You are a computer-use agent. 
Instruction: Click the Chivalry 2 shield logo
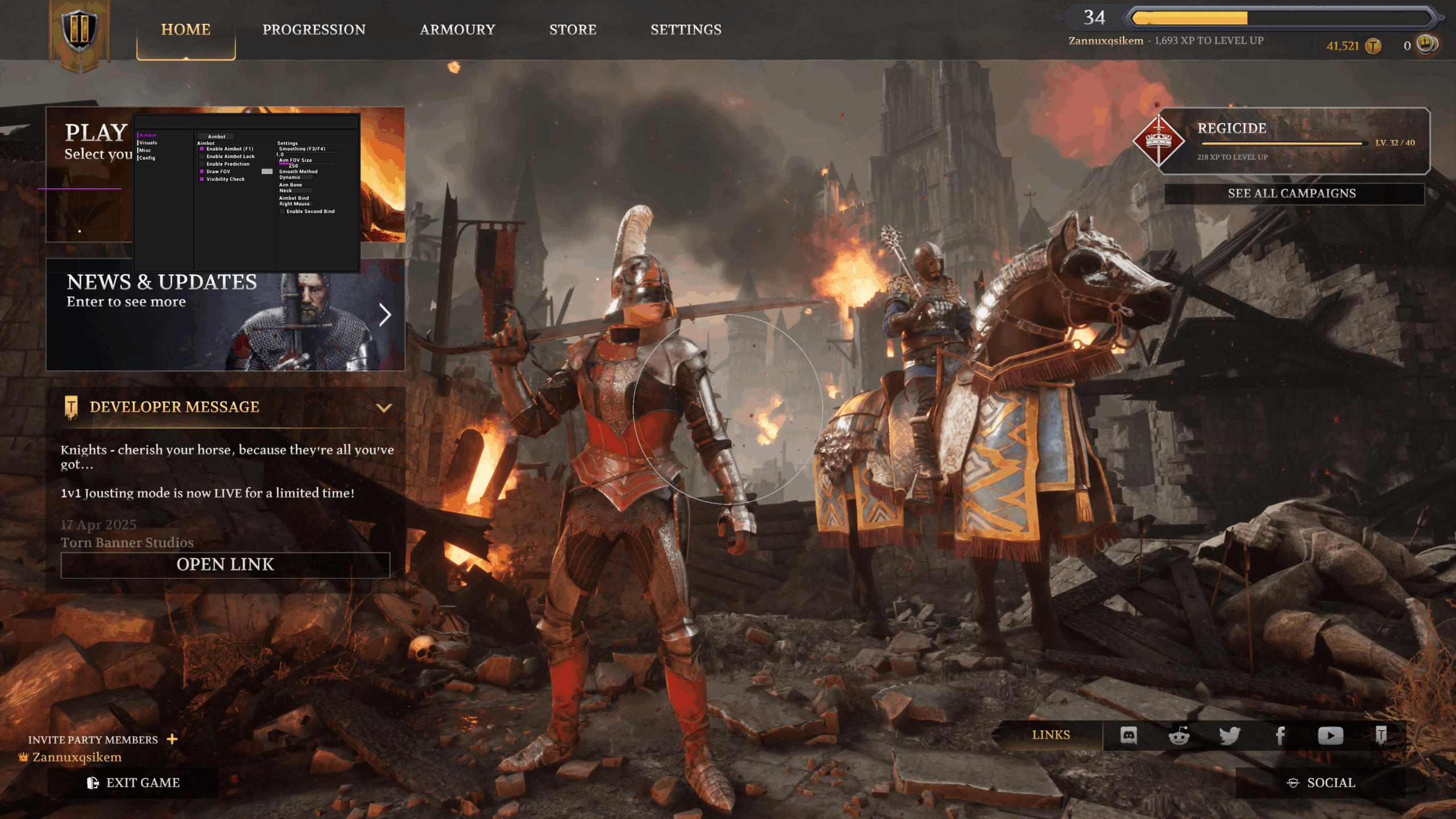(79, 31)
